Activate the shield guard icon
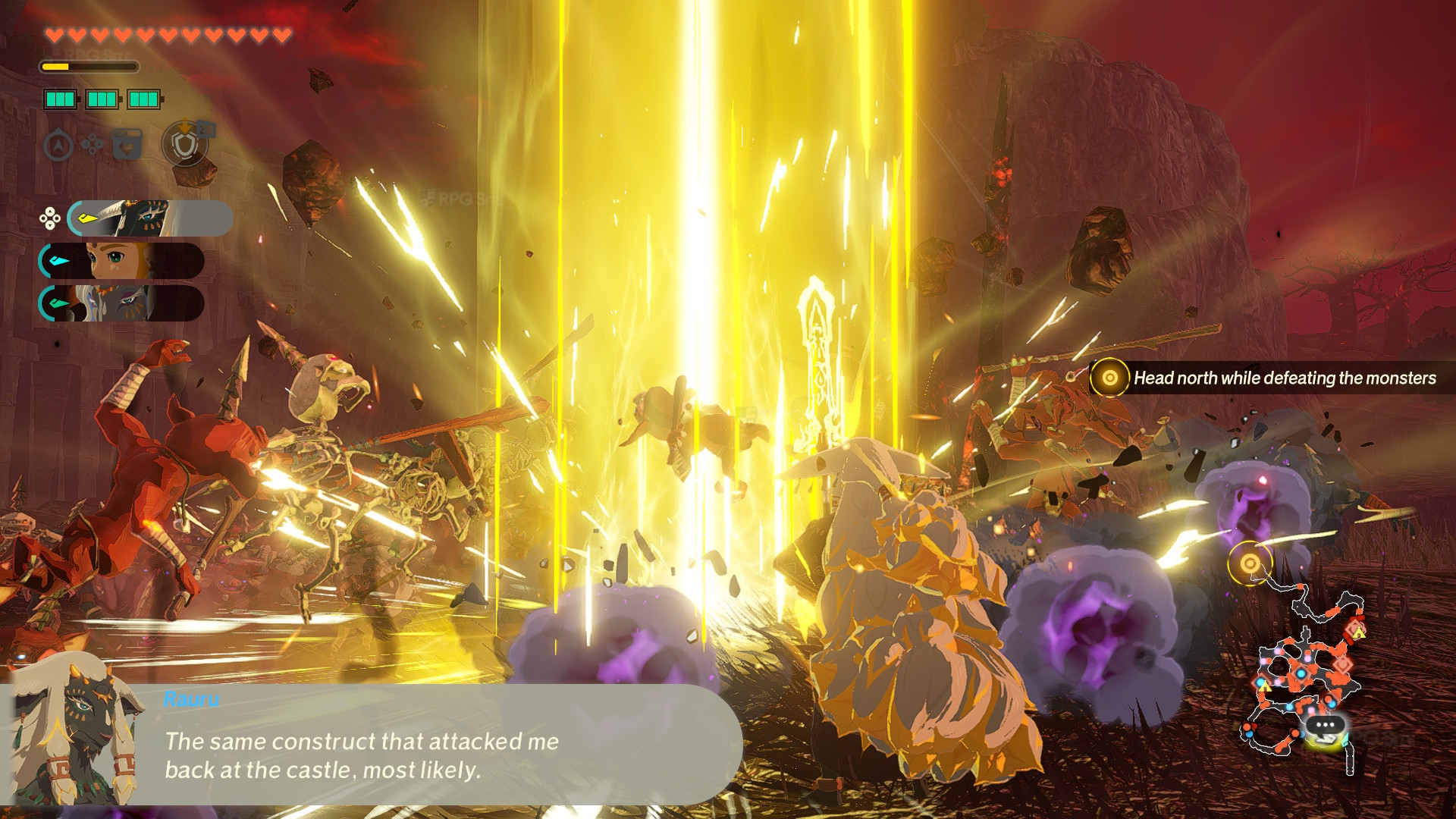The height and width of the screenshot is (819, 1456). pos(184,143)
